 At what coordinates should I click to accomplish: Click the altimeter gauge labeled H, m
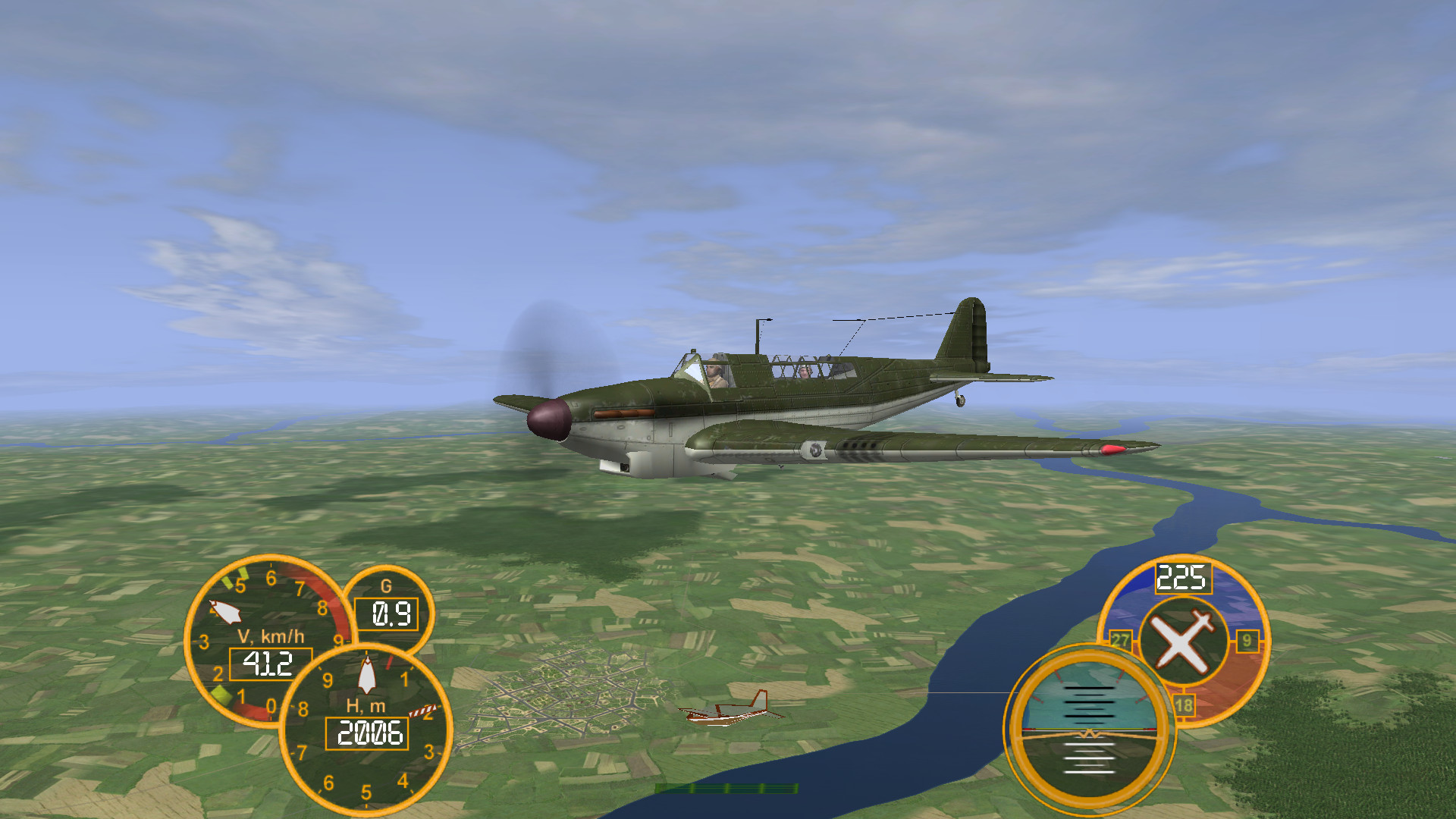point(366,730)
